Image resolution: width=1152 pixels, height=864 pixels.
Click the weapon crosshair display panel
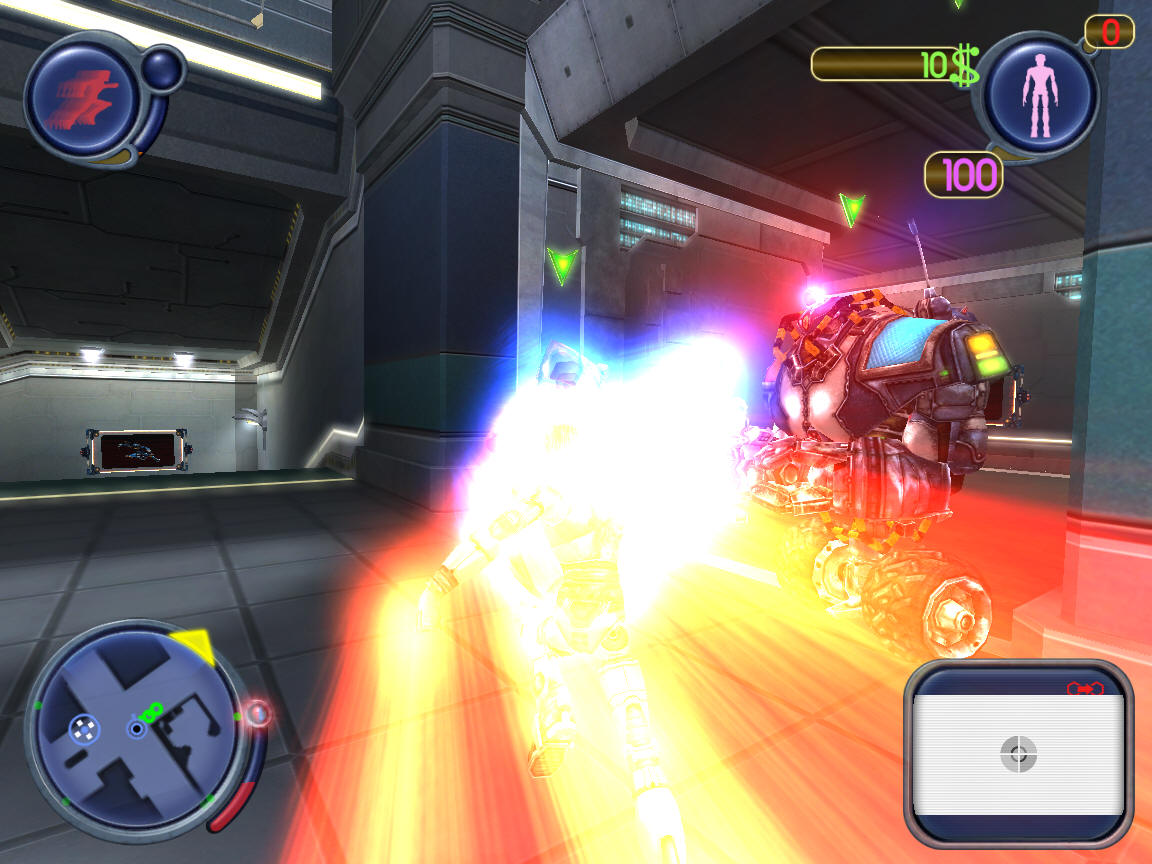(1018, 752)
